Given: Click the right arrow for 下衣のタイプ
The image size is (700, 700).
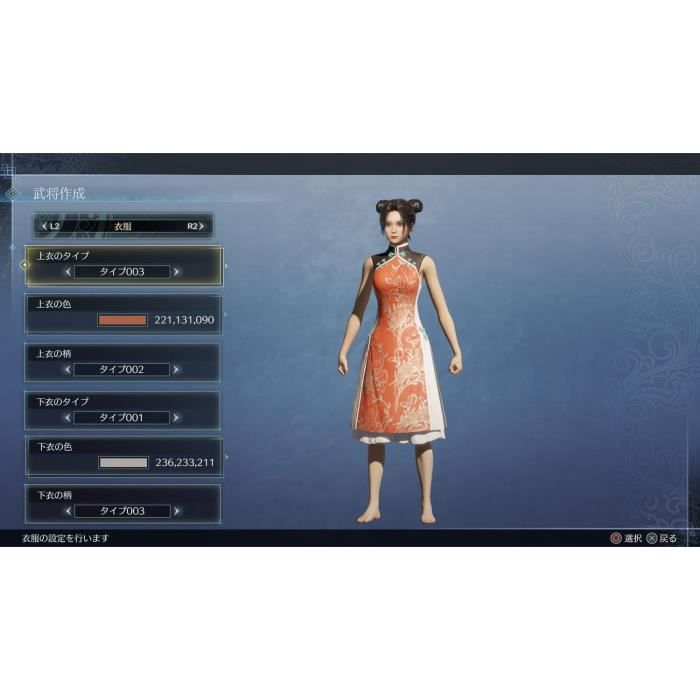Looking at the screenshot, I should 176,417.
